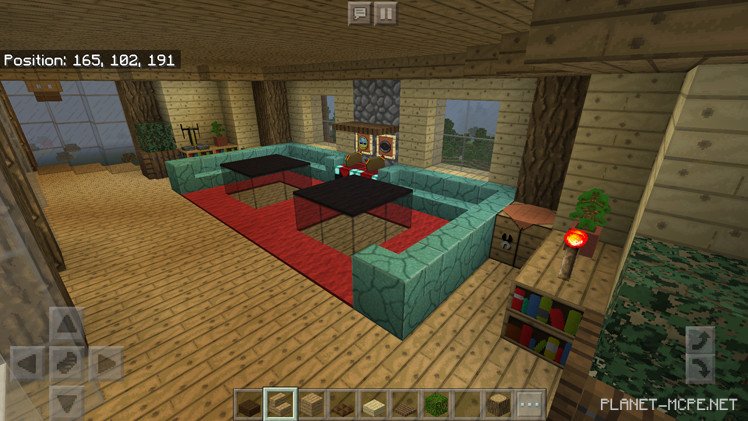This screenshot has height=421, width=748.
Task: Select the pale birch slab hotbar slot
Action: (373, 404)
